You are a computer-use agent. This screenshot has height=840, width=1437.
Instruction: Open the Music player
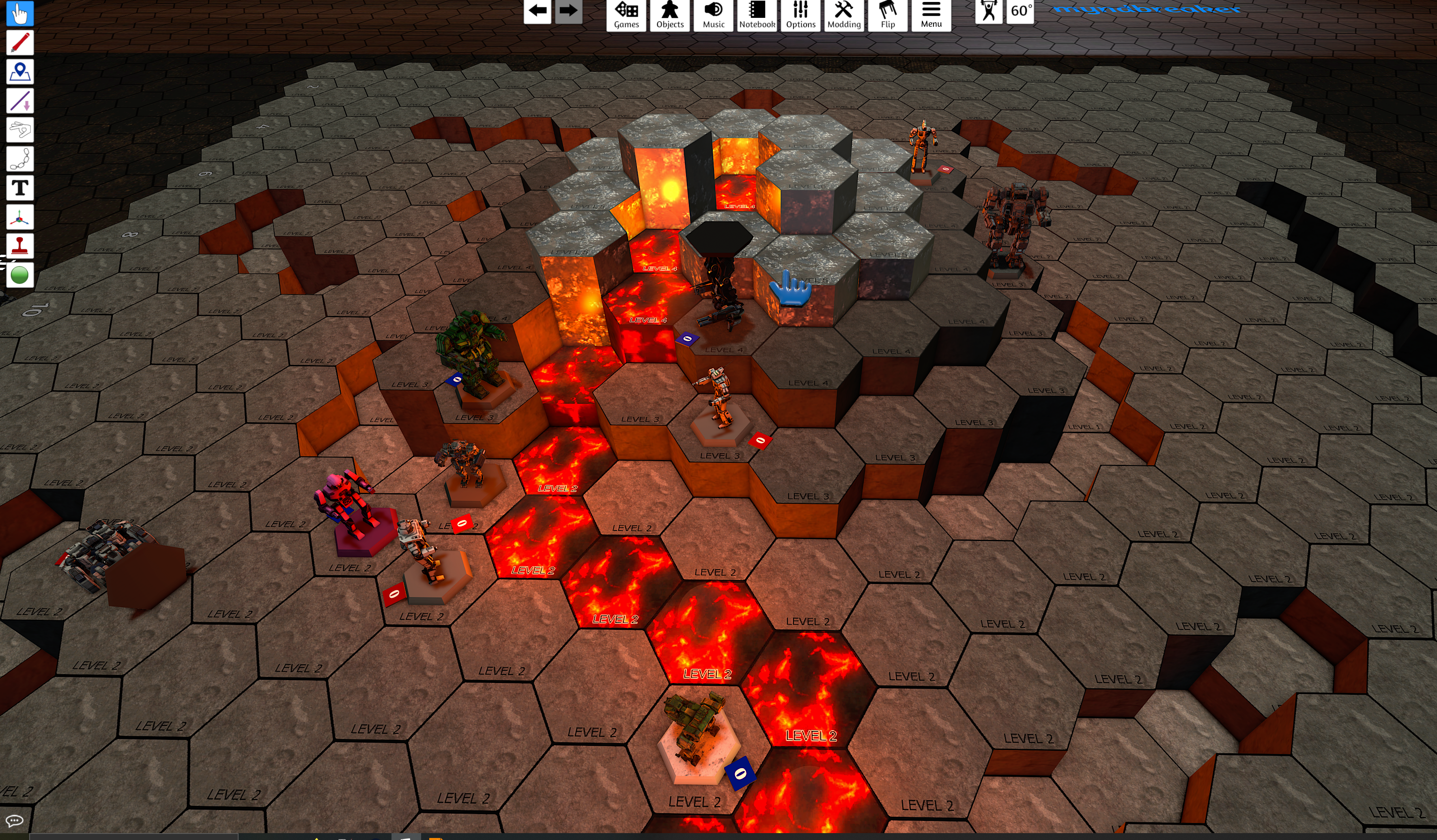coord(713,14)
